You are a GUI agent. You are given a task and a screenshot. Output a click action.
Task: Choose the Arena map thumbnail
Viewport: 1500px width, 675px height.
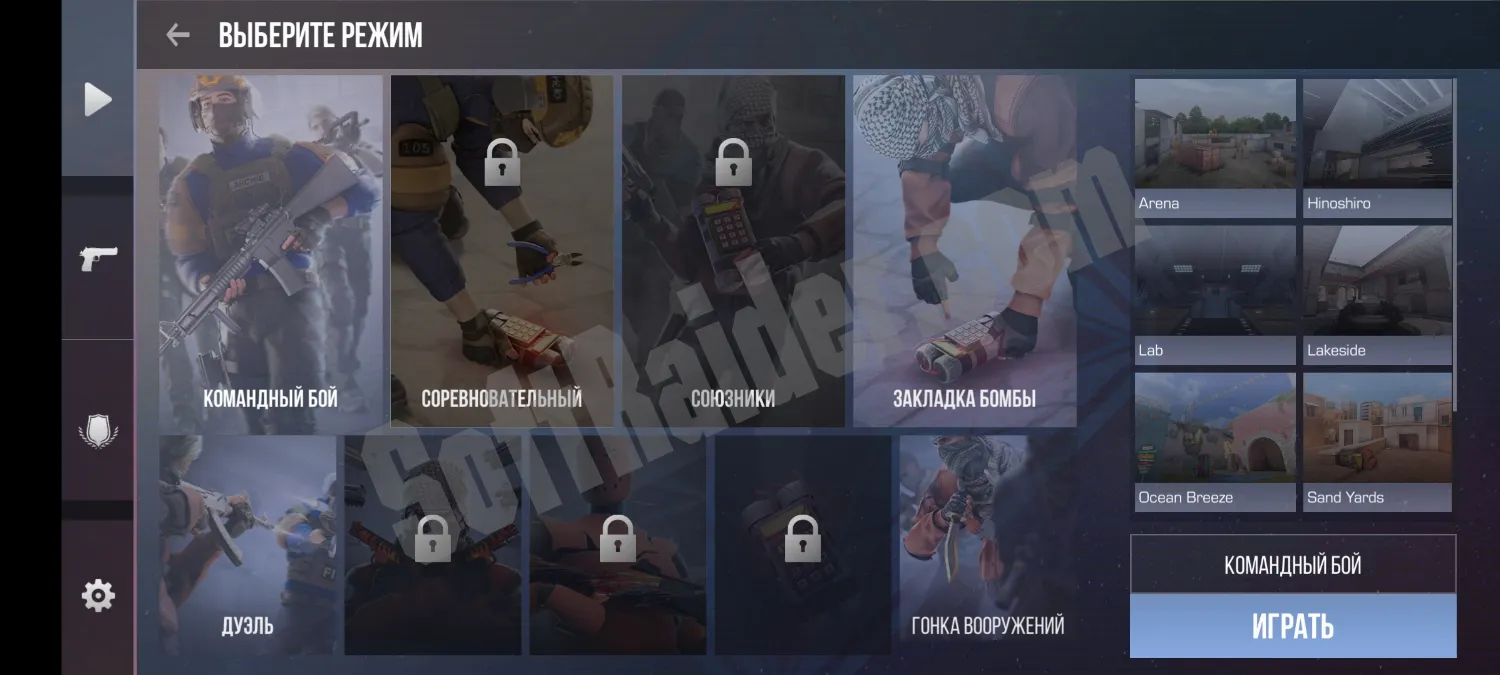coord(1215,147)
